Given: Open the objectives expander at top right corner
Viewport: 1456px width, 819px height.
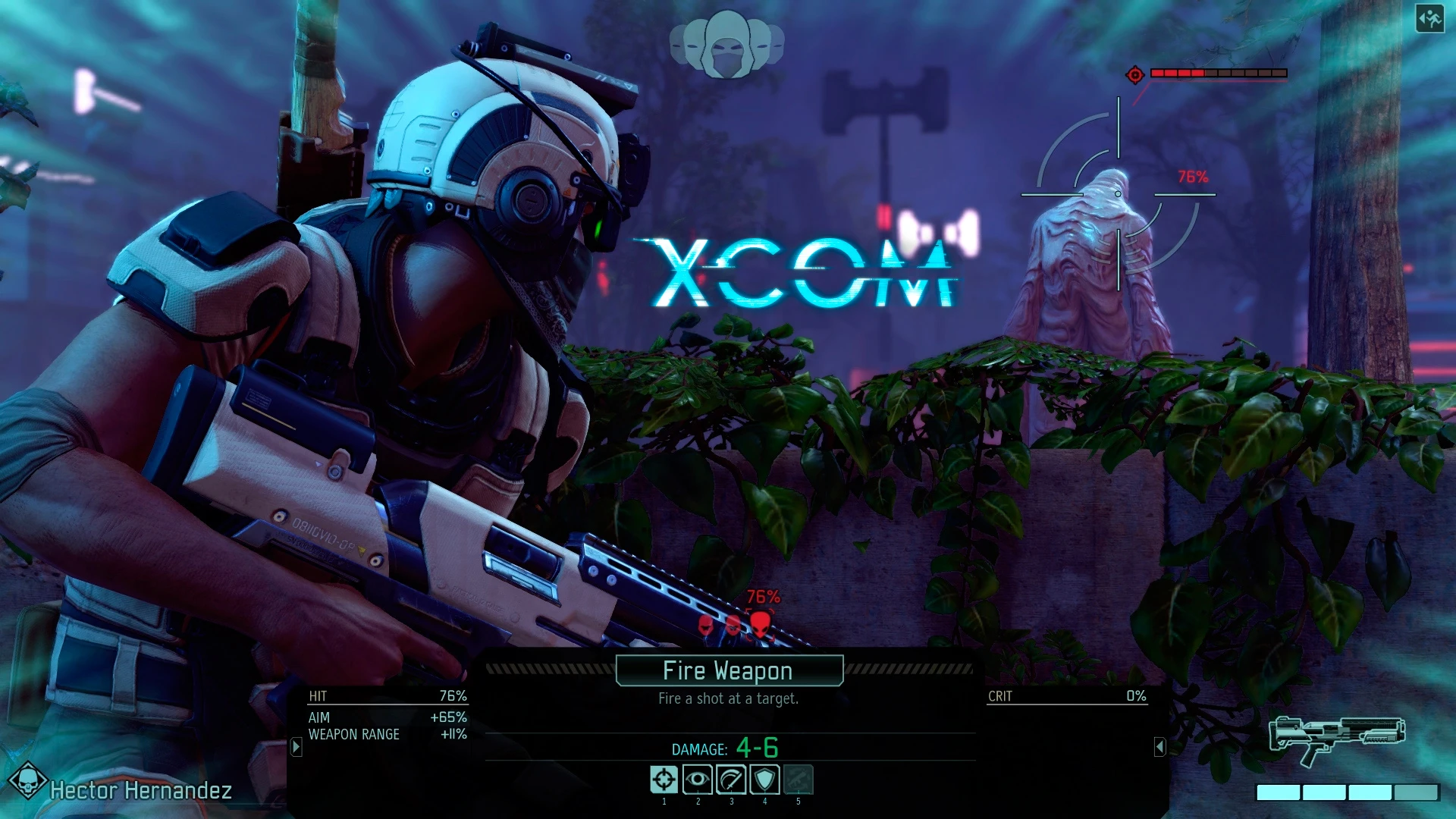Looking at the screenshot, I should coord(1429,20).
